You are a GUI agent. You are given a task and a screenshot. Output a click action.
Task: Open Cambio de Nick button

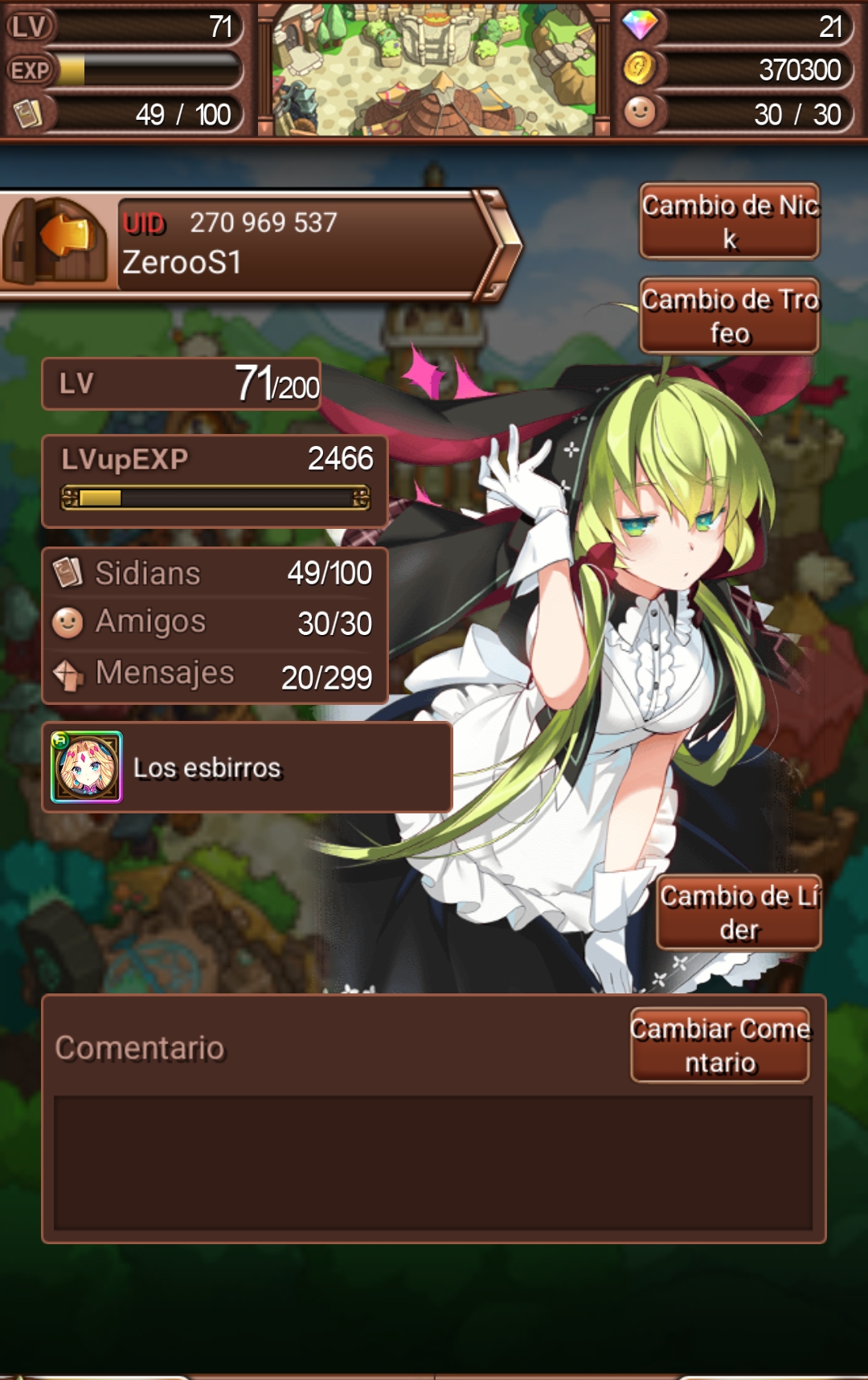[x=729, y=222]
